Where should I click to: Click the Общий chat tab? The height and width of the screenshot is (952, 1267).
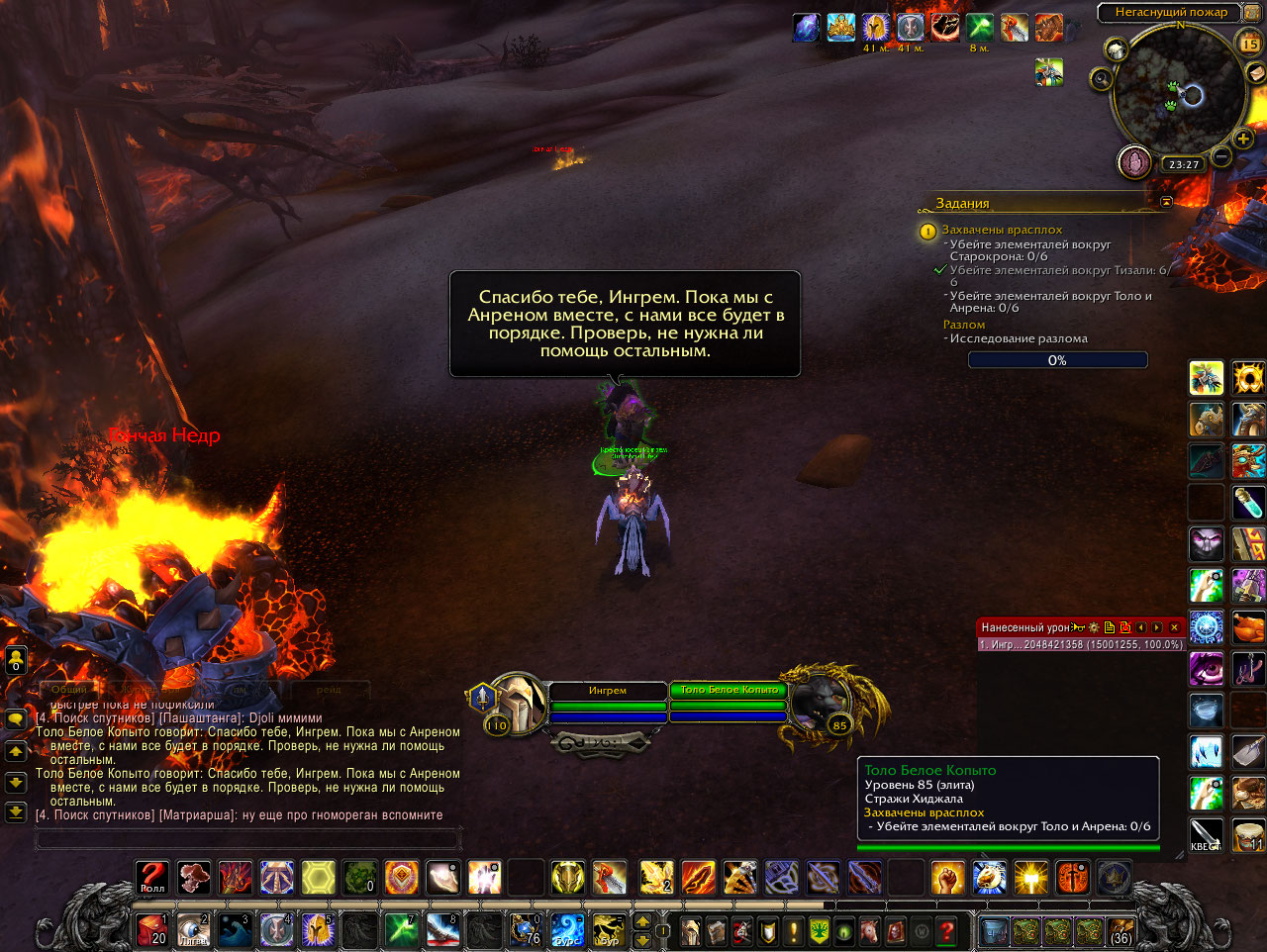pyautogui.click(x=69, y=689)
